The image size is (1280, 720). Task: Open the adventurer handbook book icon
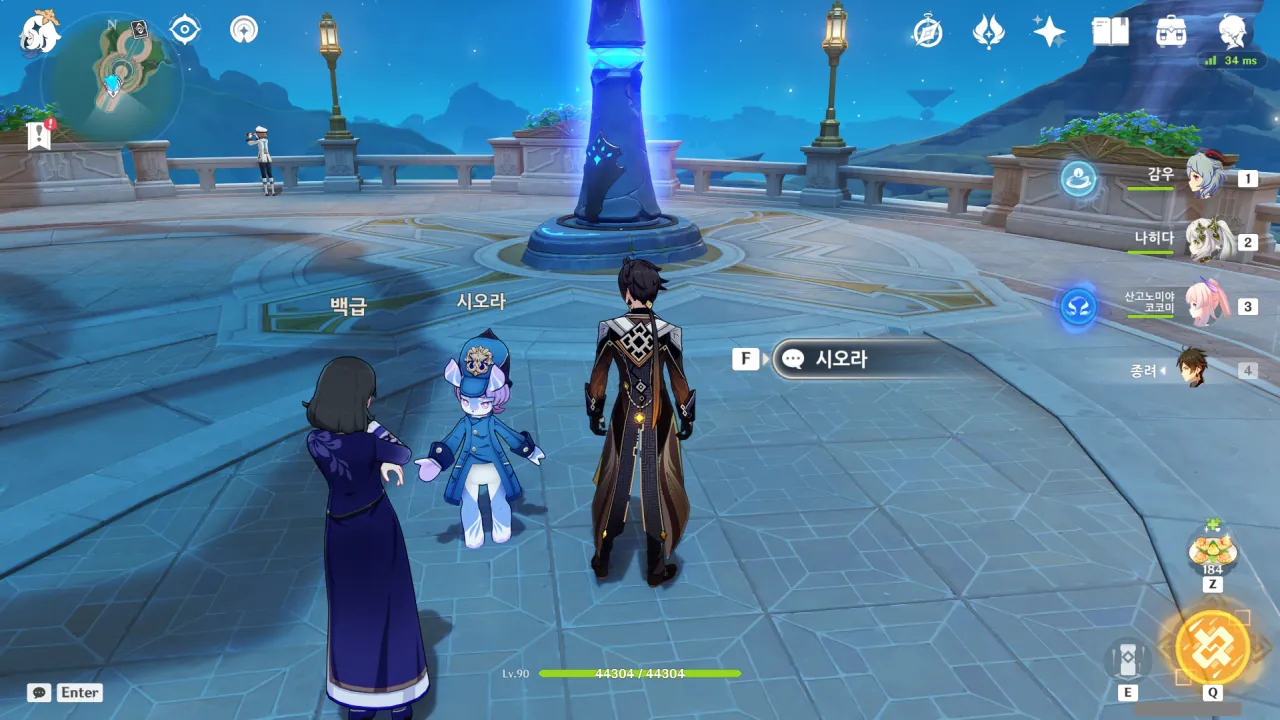tap(1110, 32)
